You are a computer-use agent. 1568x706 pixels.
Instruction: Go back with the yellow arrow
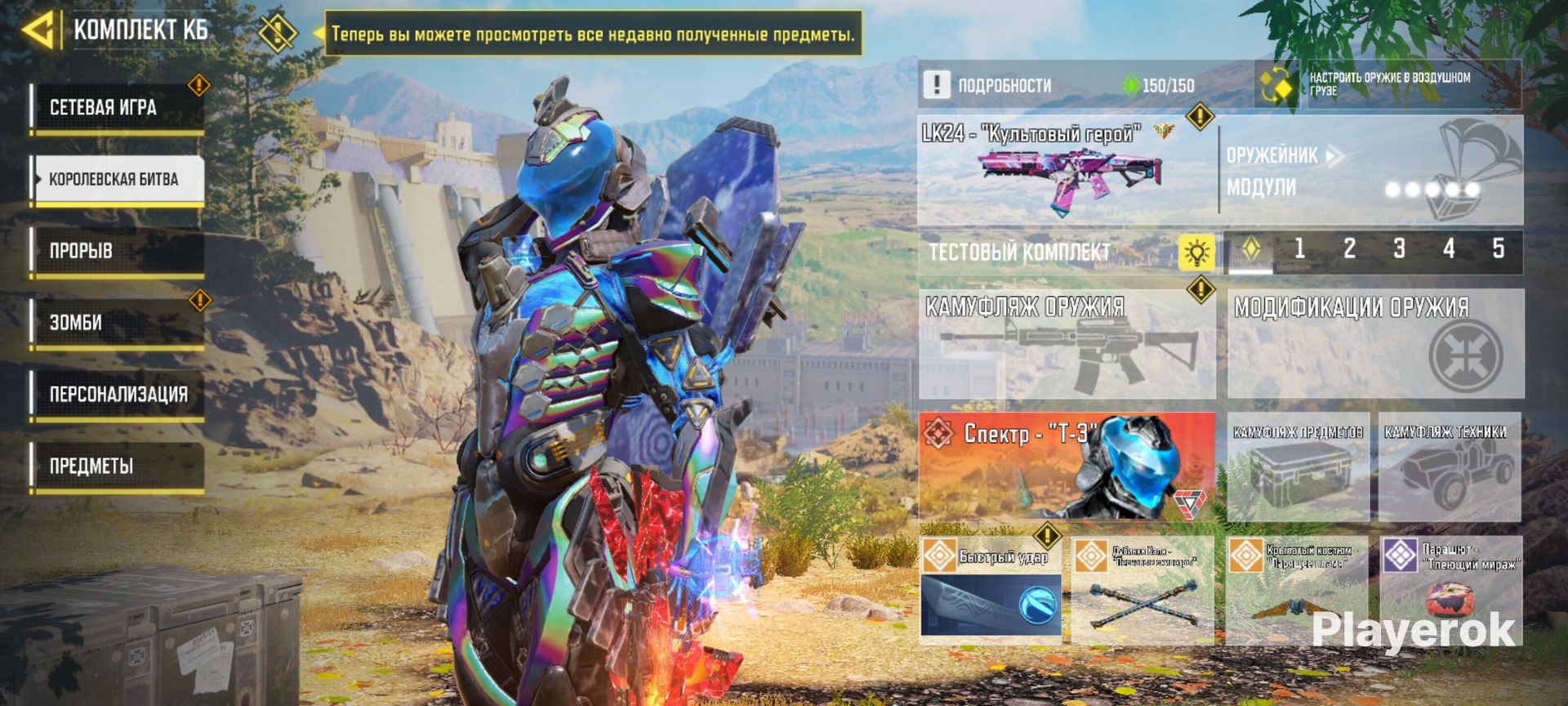pyautogui.click(x=39, y=30)
